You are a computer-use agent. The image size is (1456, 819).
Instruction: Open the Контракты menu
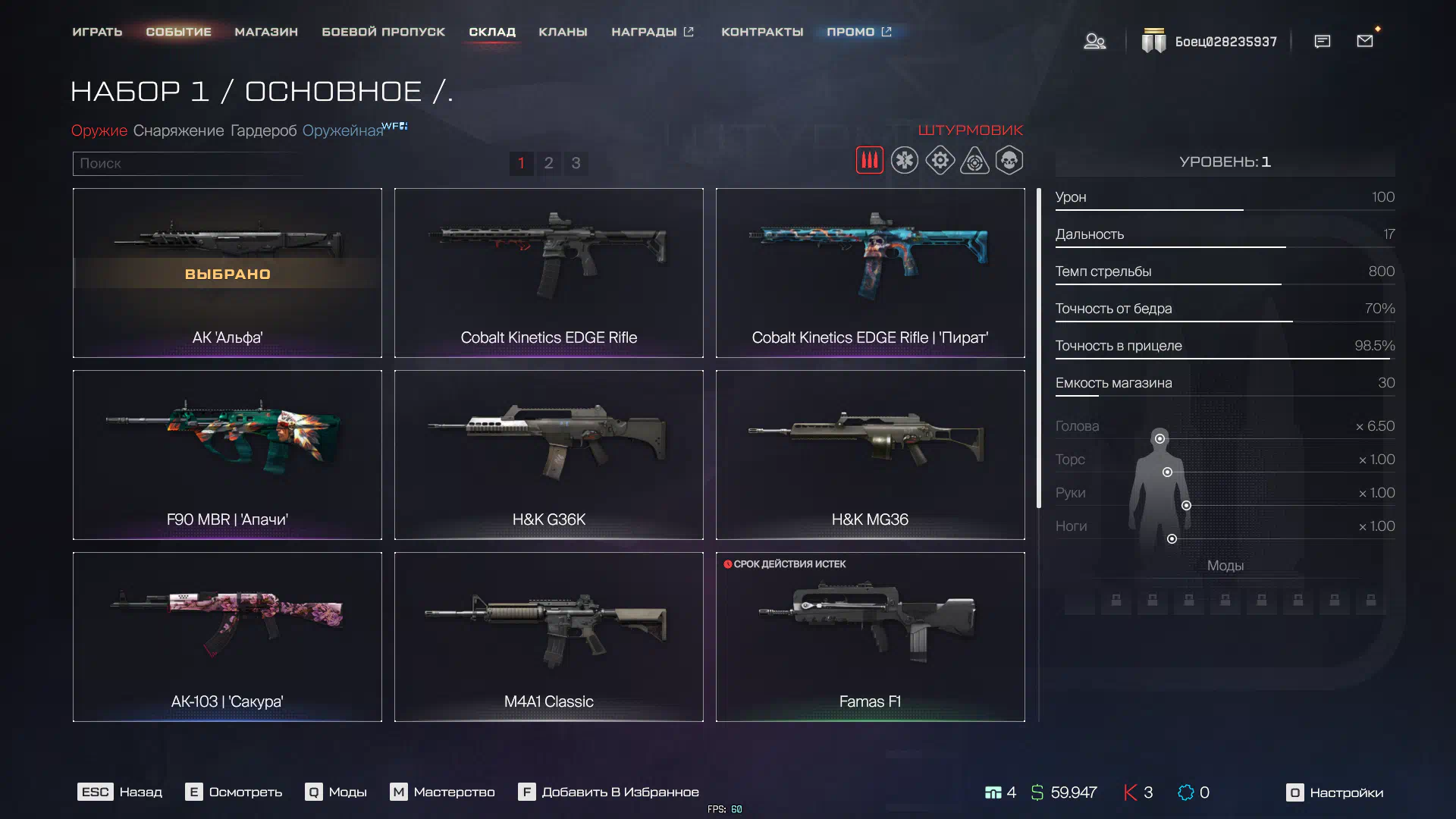pyautogui.click(x=762, y=32)
